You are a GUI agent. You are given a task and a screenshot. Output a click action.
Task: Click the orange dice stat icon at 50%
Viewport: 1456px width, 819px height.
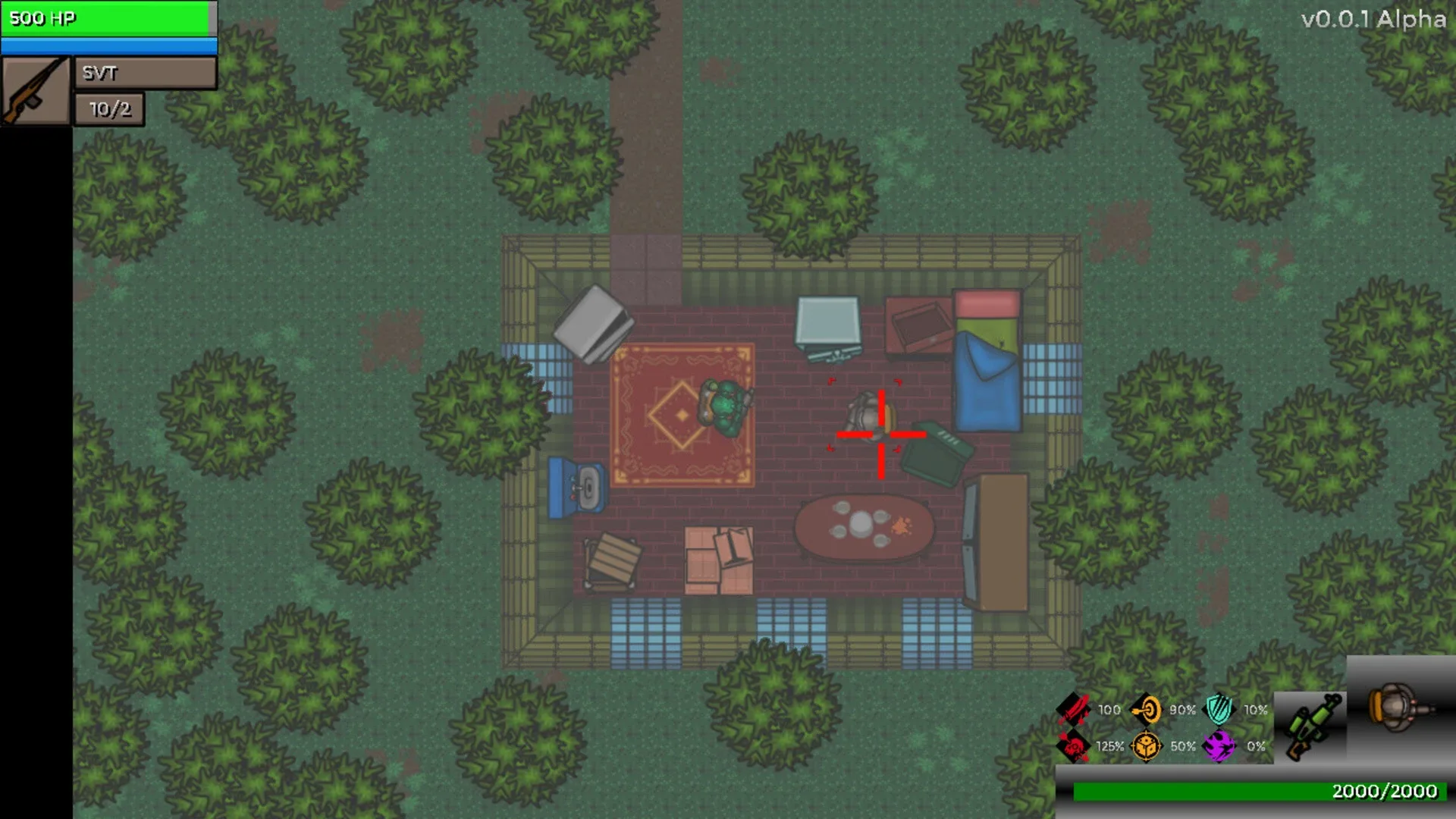1147,746
